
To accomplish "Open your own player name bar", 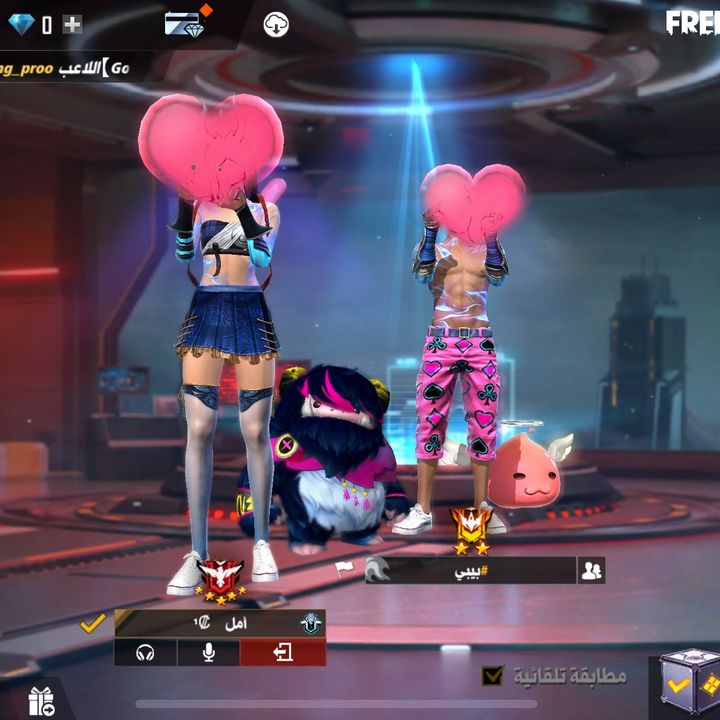I will [220, 623].
